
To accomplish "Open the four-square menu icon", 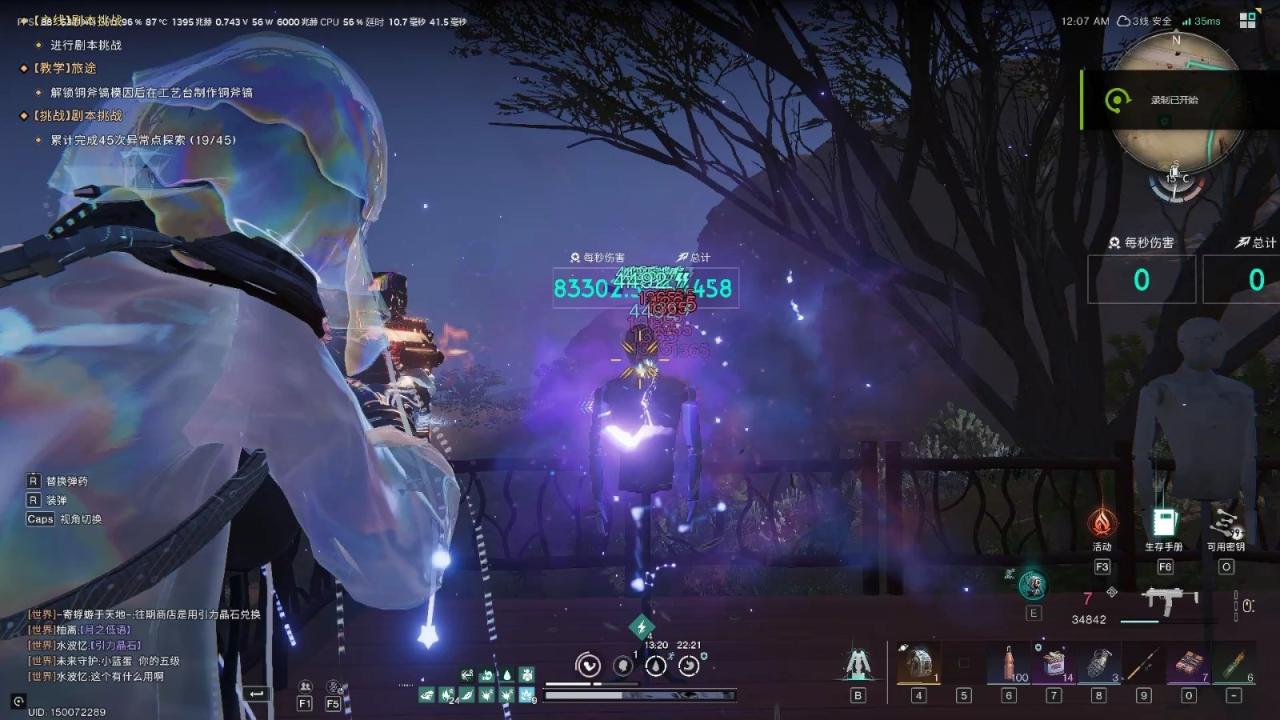I will 1248,21.
